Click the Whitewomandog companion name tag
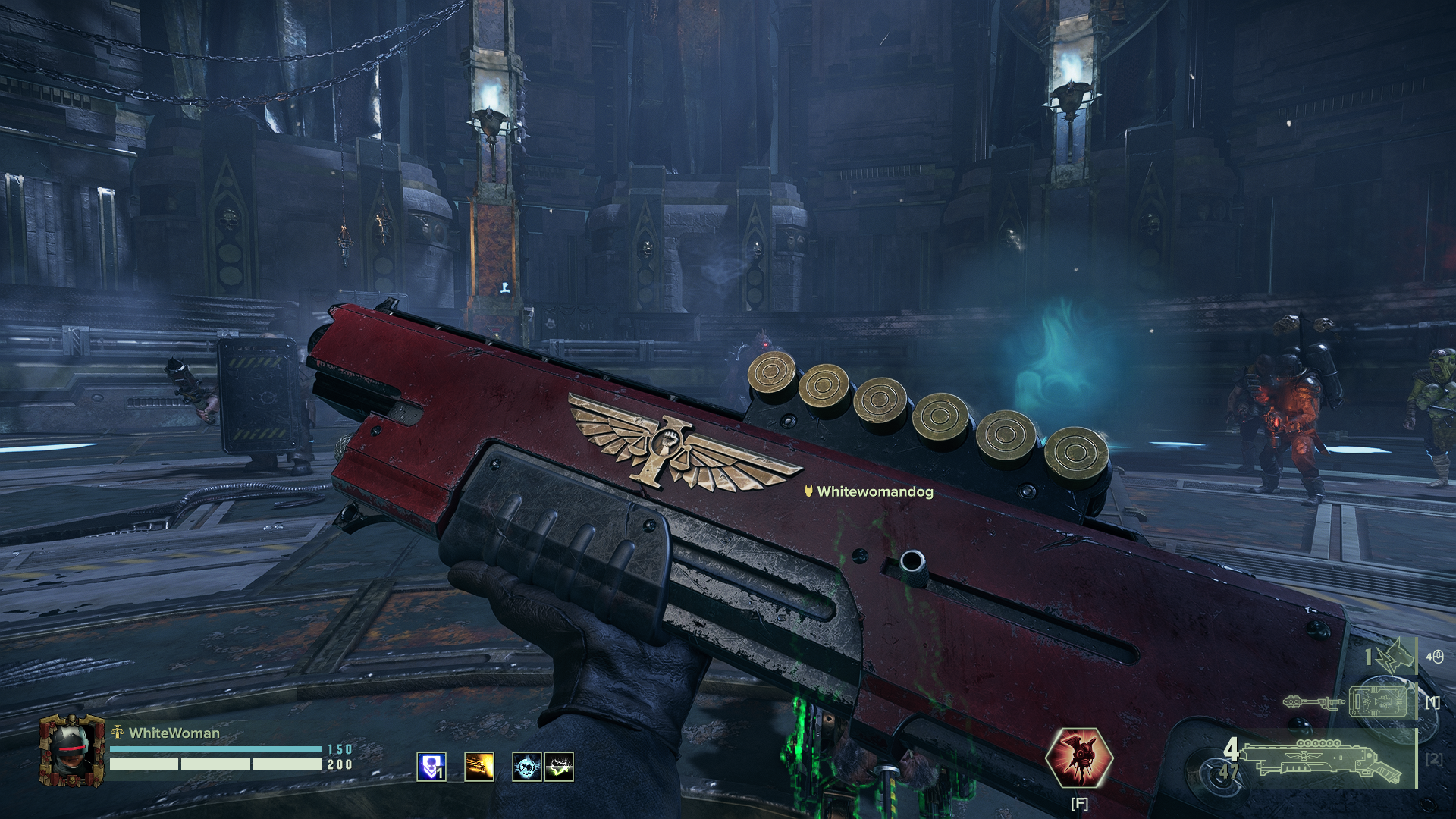1456x819 pixels. point(869,491)
